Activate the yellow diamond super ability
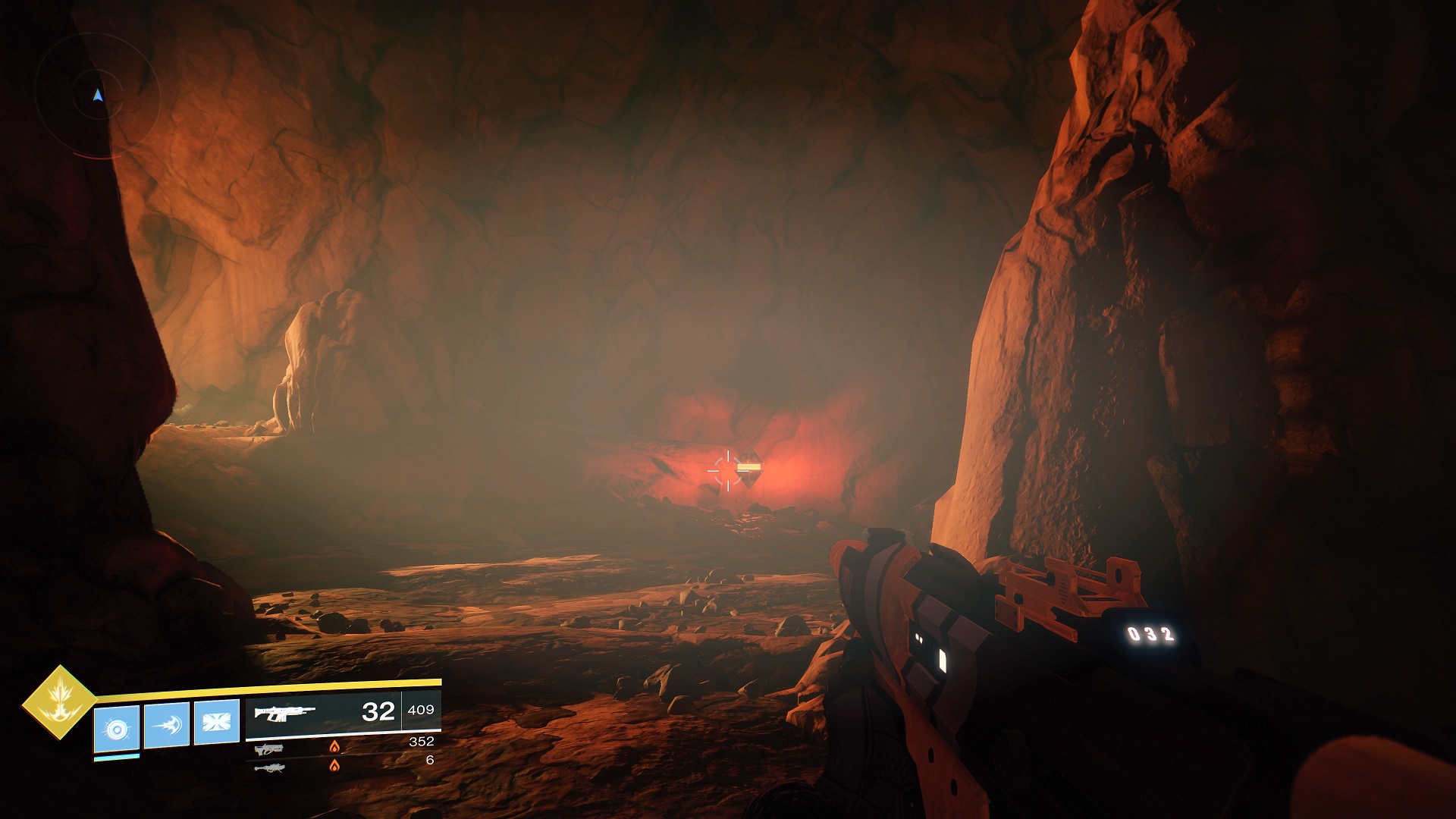Screen dimensions: 1456x819 pyautogui.click(x=59, y=702)
